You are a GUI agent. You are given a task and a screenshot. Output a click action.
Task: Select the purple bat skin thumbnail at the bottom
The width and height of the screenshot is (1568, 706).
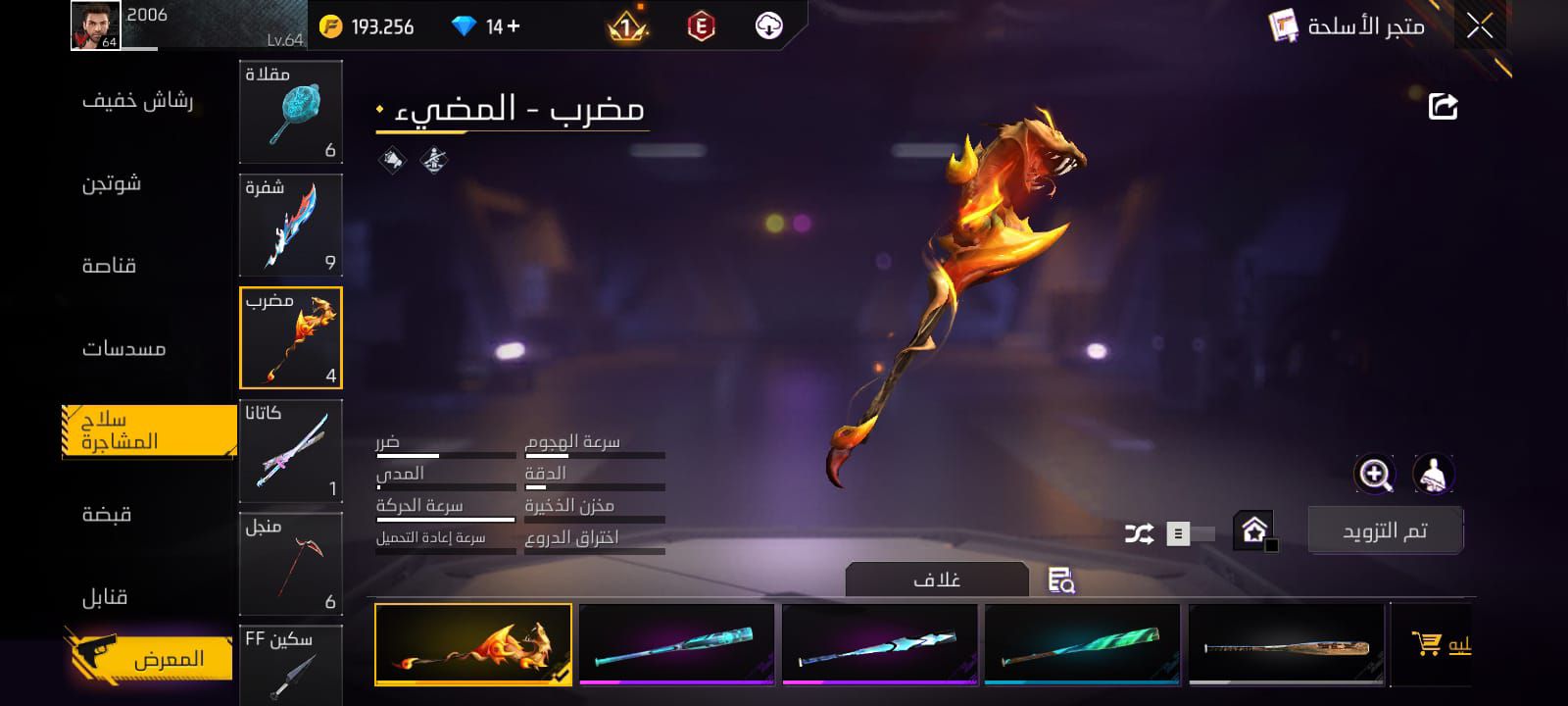coord(677,644)
